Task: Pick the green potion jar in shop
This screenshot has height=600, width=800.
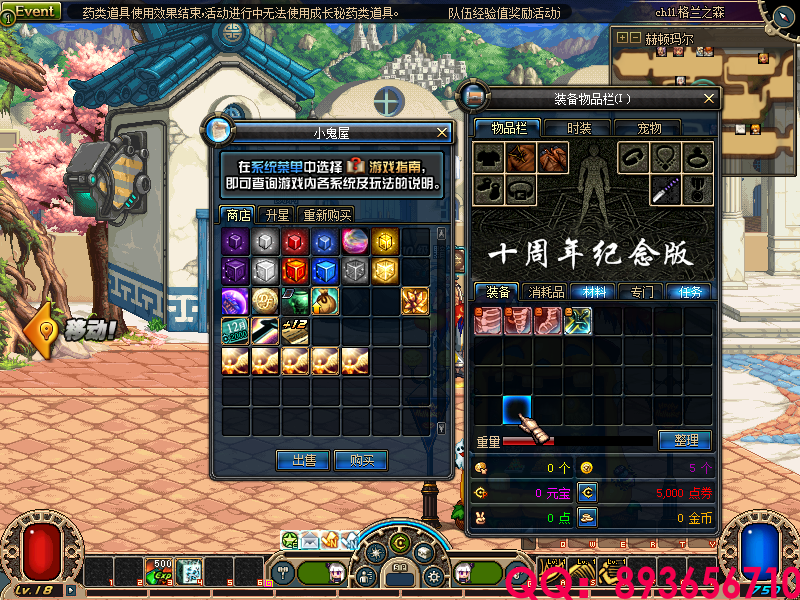Action: point(296,301)
